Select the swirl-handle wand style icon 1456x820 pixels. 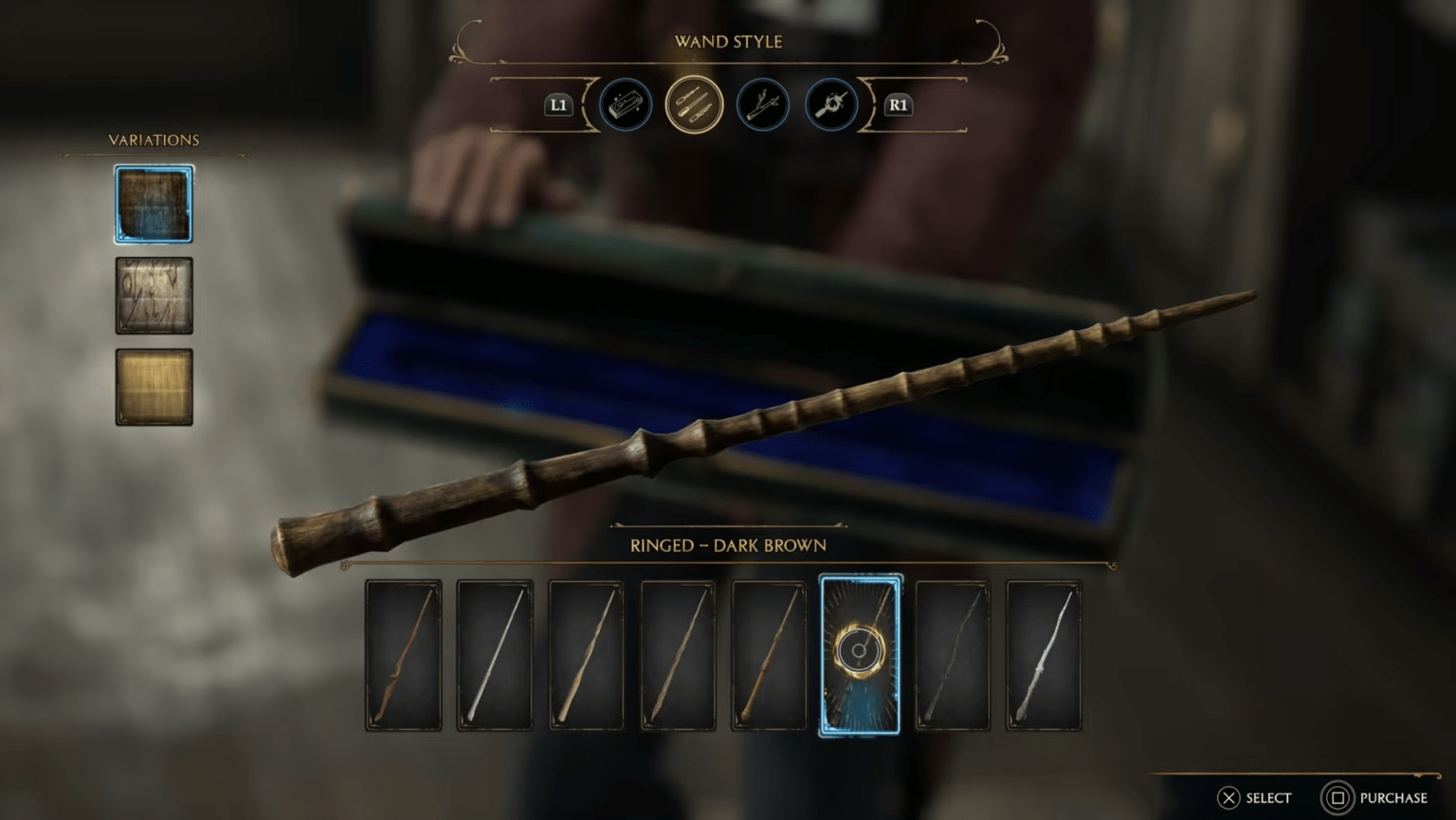[828, 105]
